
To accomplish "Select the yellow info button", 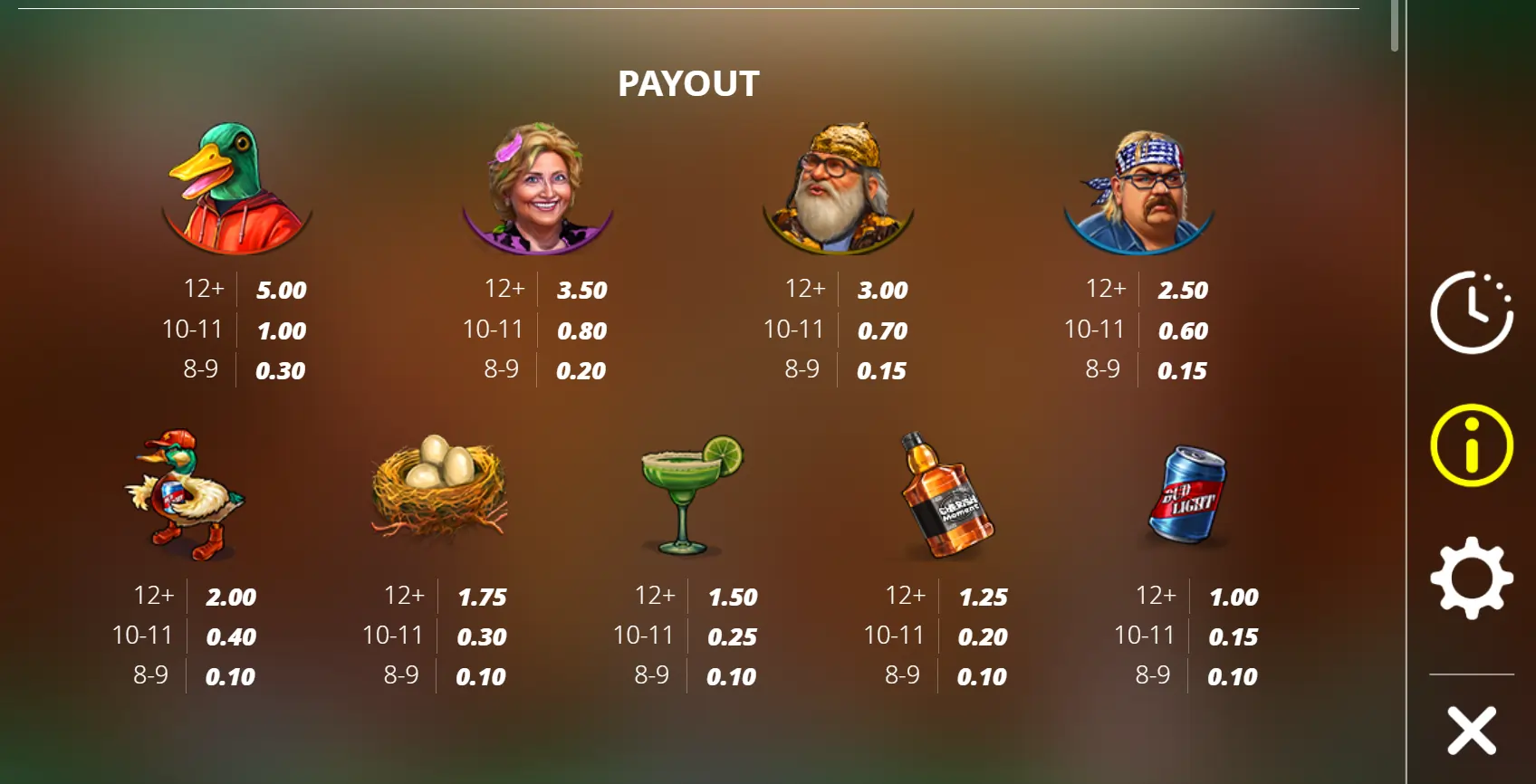I will click(x=1471, y=445).
